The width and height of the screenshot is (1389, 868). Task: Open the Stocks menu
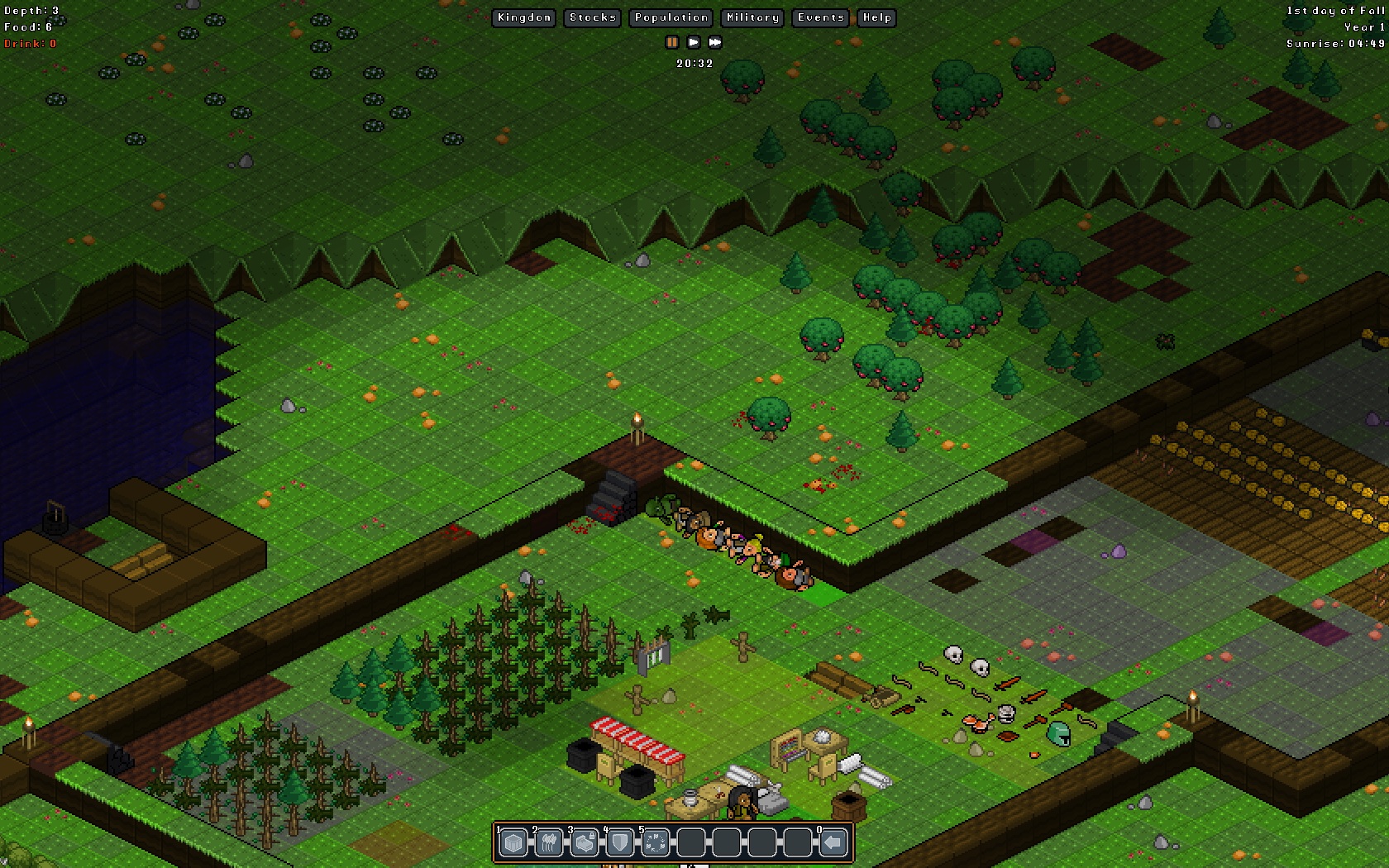(593, 17)
